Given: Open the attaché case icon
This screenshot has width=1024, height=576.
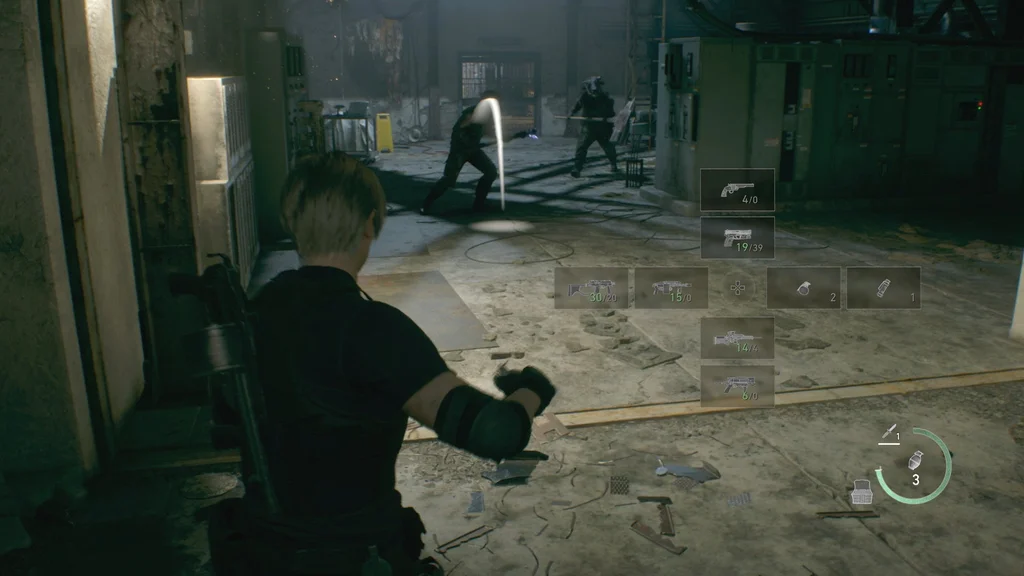Looking at the screenshot, I should [861, 492].
